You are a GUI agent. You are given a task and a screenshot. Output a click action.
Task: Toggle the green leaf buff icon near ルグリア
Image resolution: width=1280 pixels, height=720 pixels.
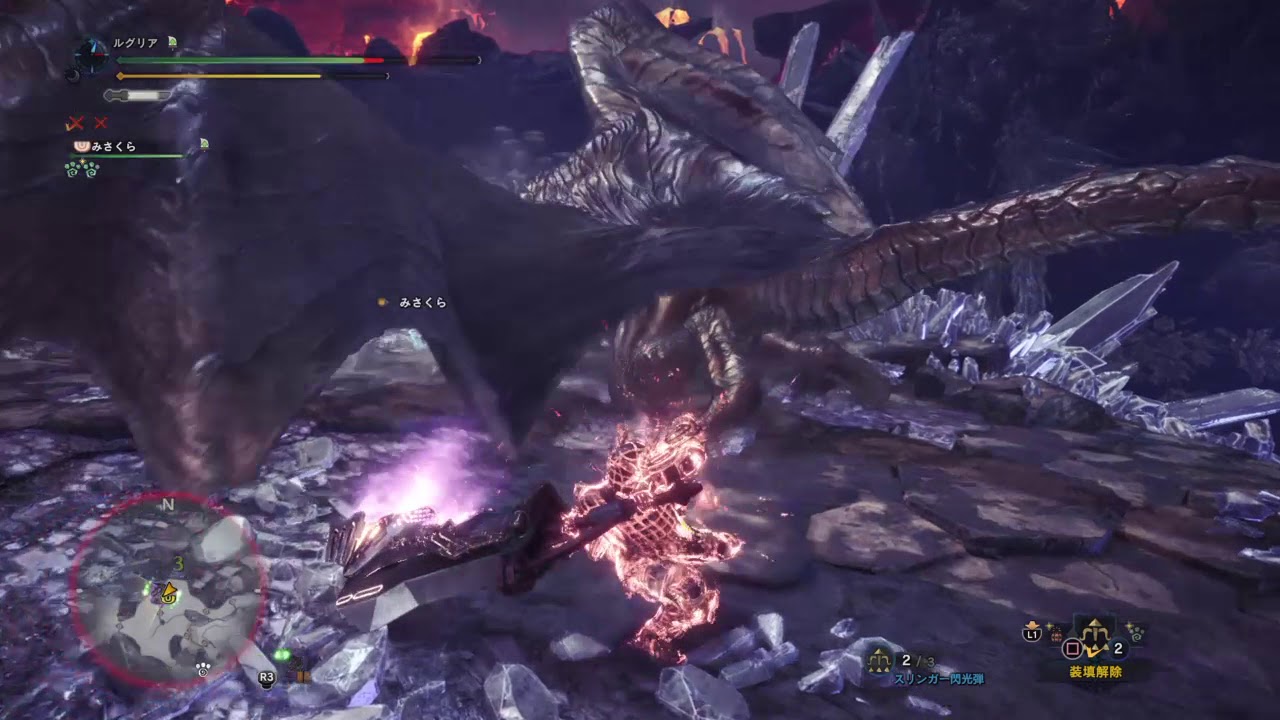pos(171,41)
